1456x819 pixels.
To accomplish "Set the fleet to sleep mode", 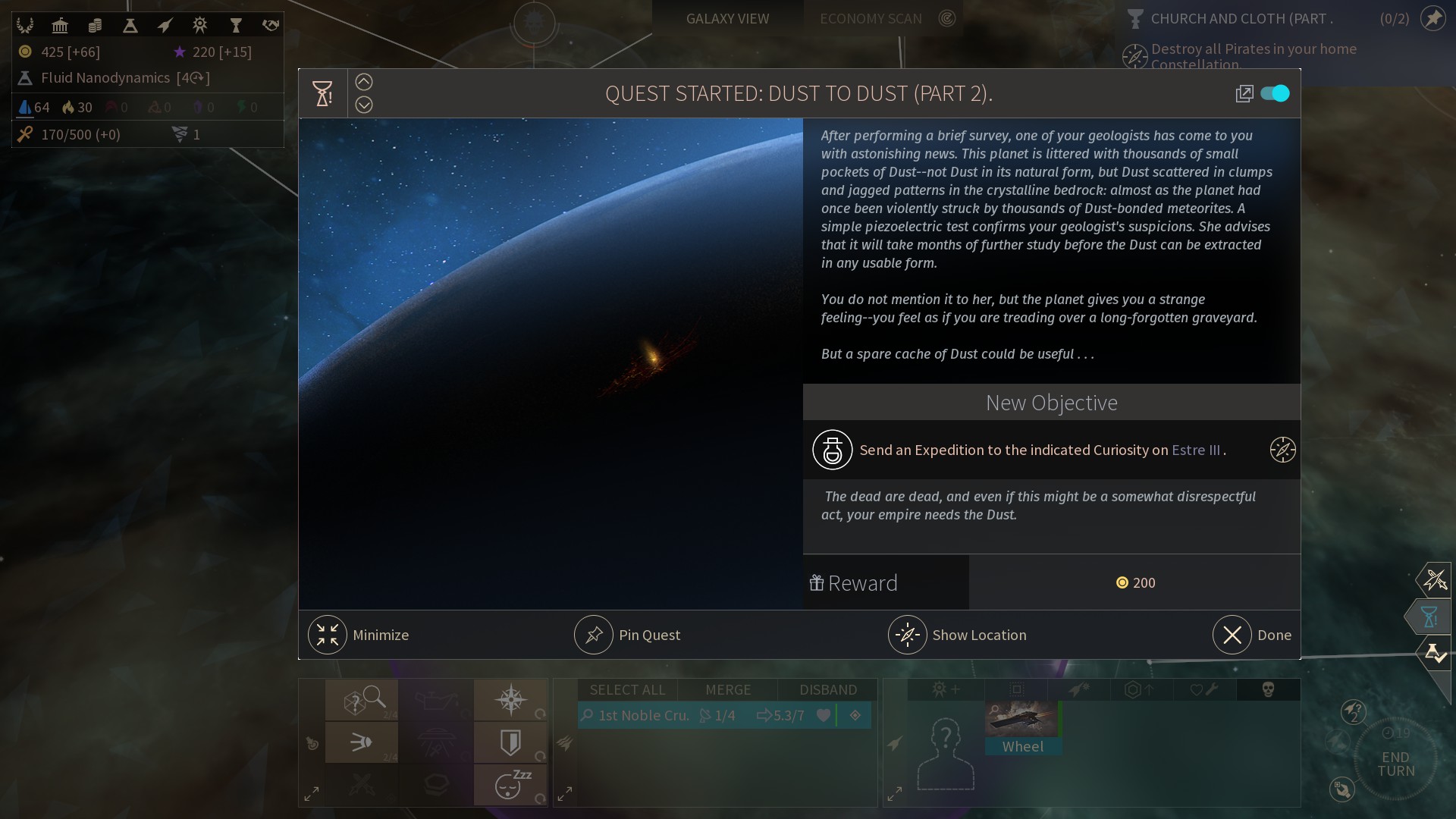I will pyautogui.click(x=511, y=785).
